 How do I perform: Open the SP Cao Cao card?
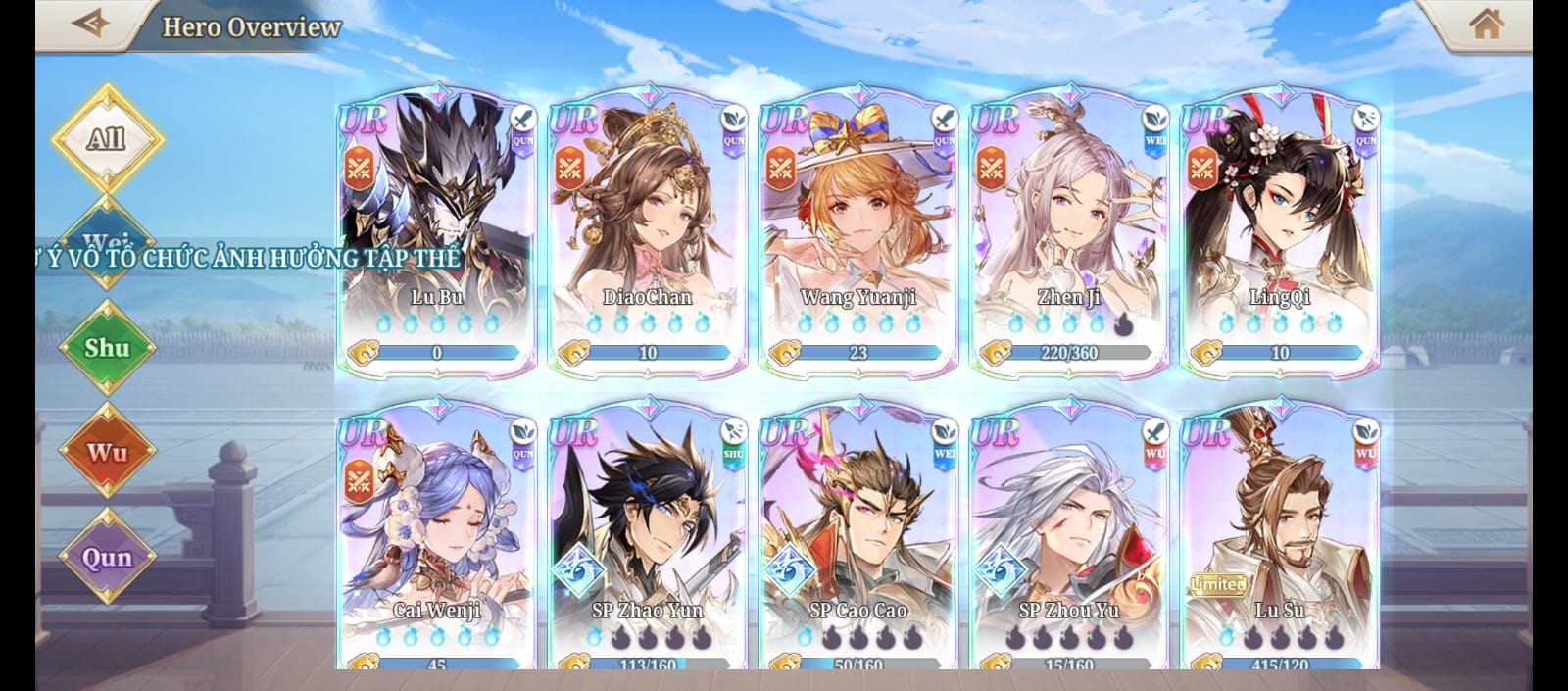858,534
